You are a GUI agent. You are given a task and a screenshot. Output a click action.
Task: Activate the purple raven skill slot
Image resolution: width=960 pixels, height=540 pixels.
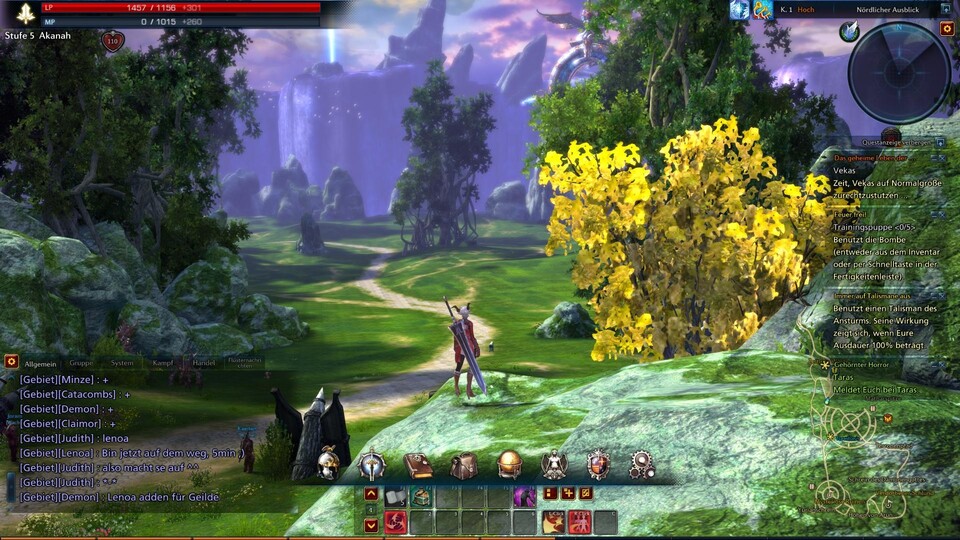pos(525,496)
